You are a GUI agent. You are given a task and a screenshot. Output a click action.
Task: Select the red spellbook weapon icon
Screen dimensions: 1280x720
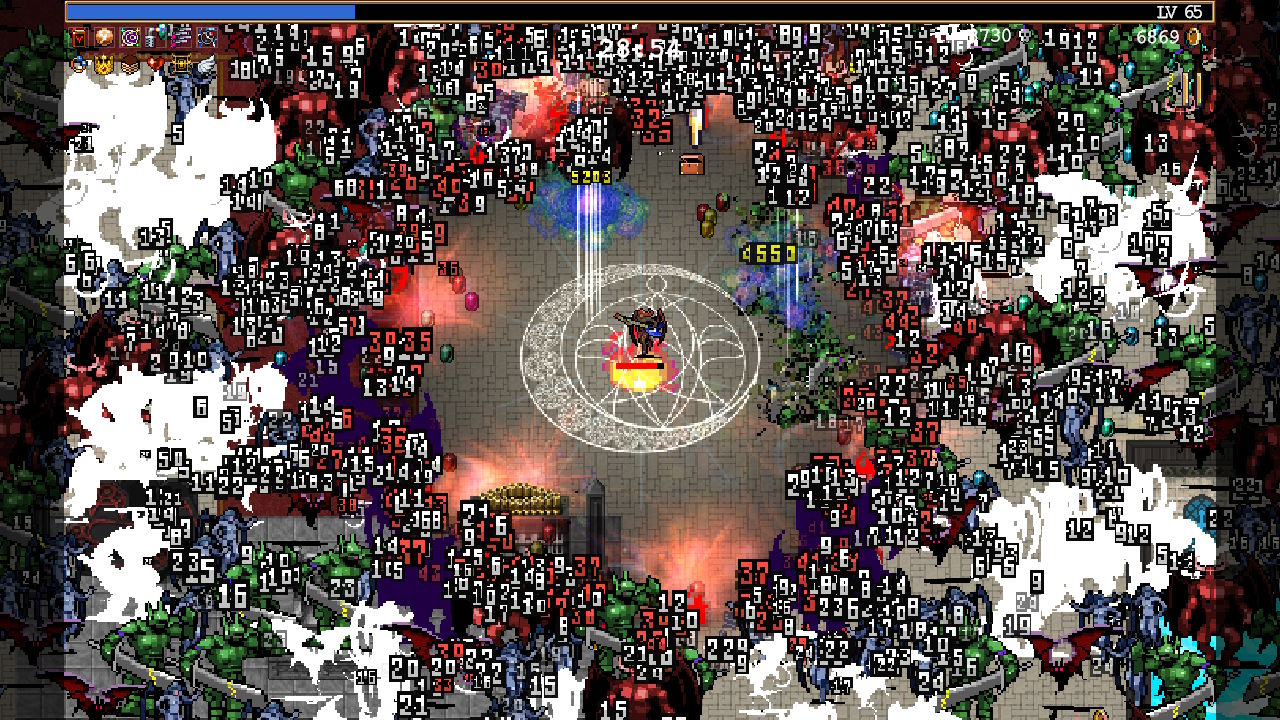(79, 38)
